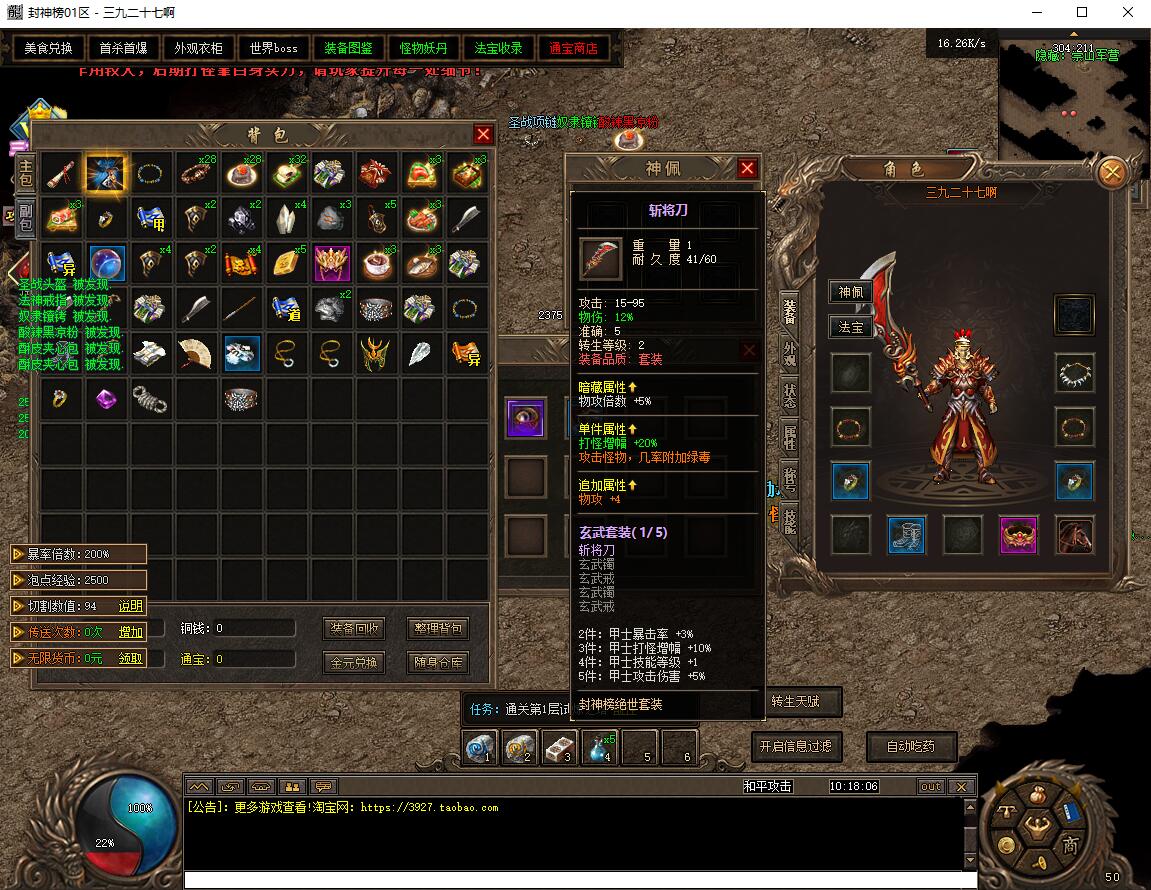Open the 世界boss menu

coord(273,48)
